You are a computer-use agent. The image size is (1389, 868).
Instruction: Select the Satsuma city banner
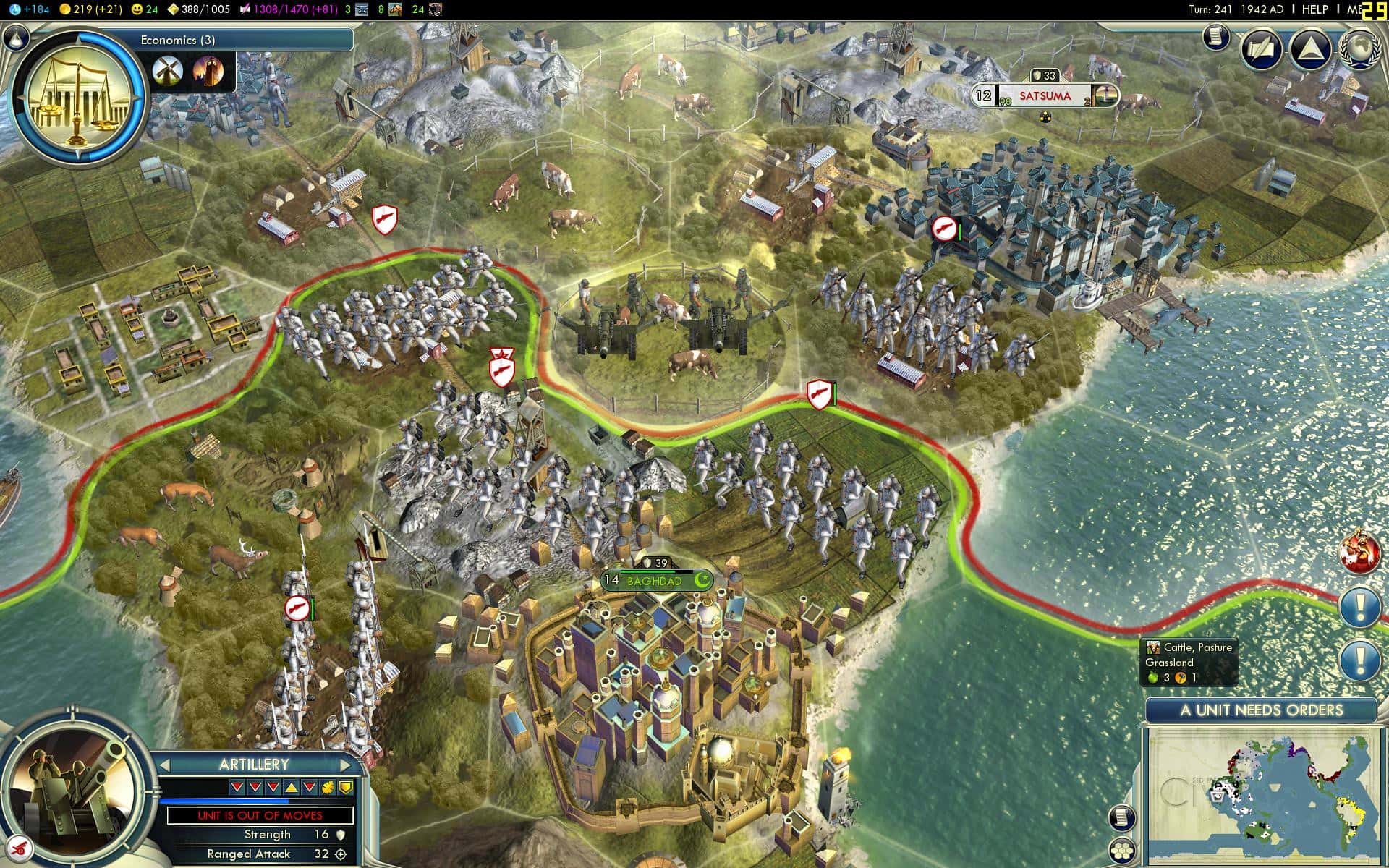tap(1045, 95)
